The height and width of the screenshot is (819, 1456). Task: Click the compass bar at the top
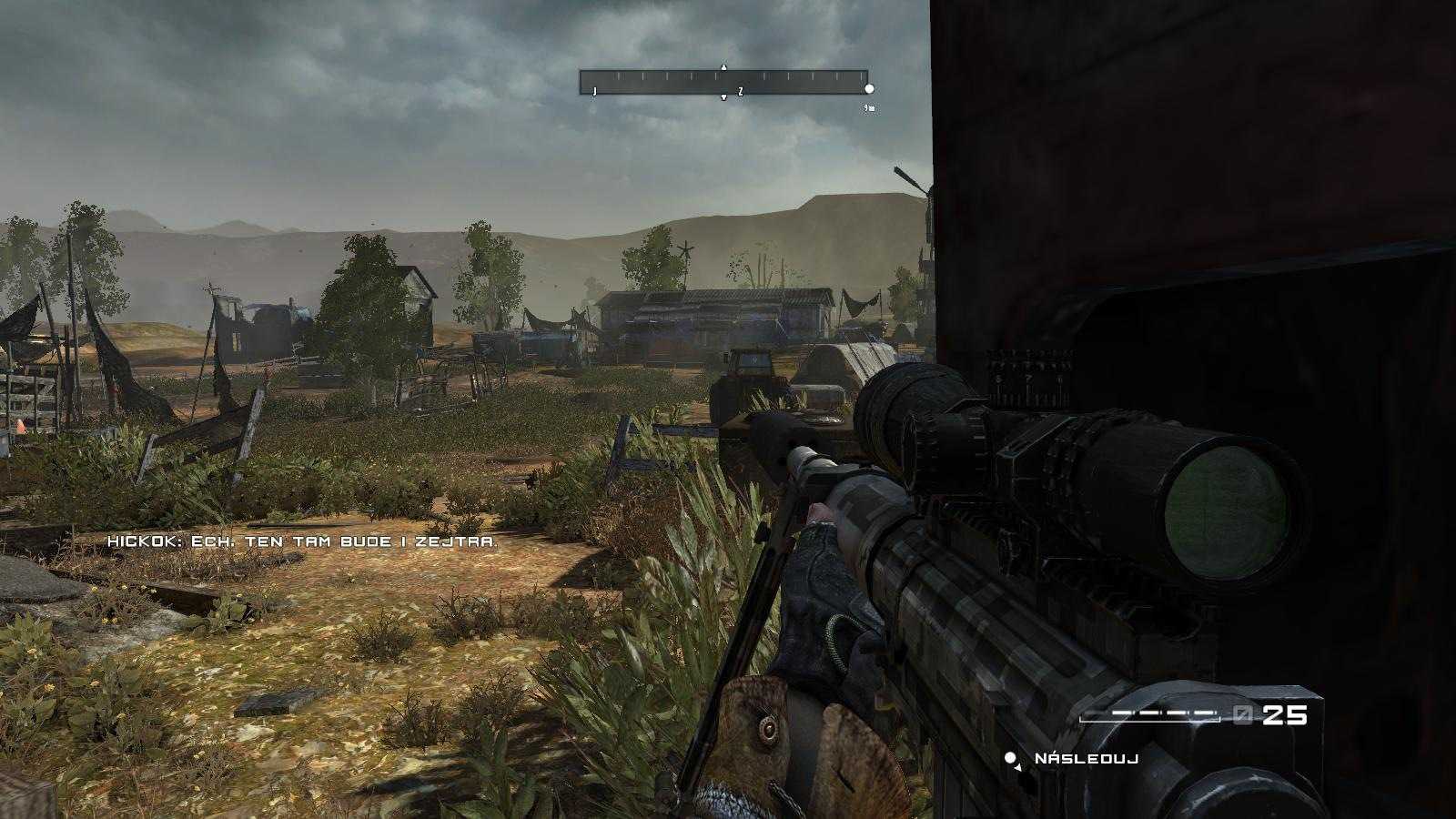[x=723, y=82]
